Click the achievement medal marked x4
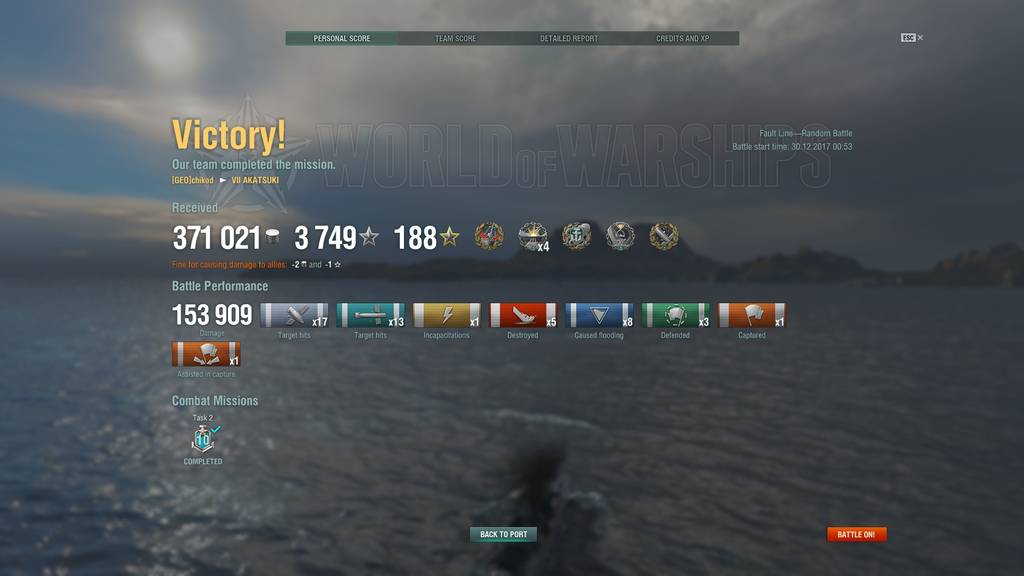The width and height of the screenshot is (1024, 576). tap(532, 236)
